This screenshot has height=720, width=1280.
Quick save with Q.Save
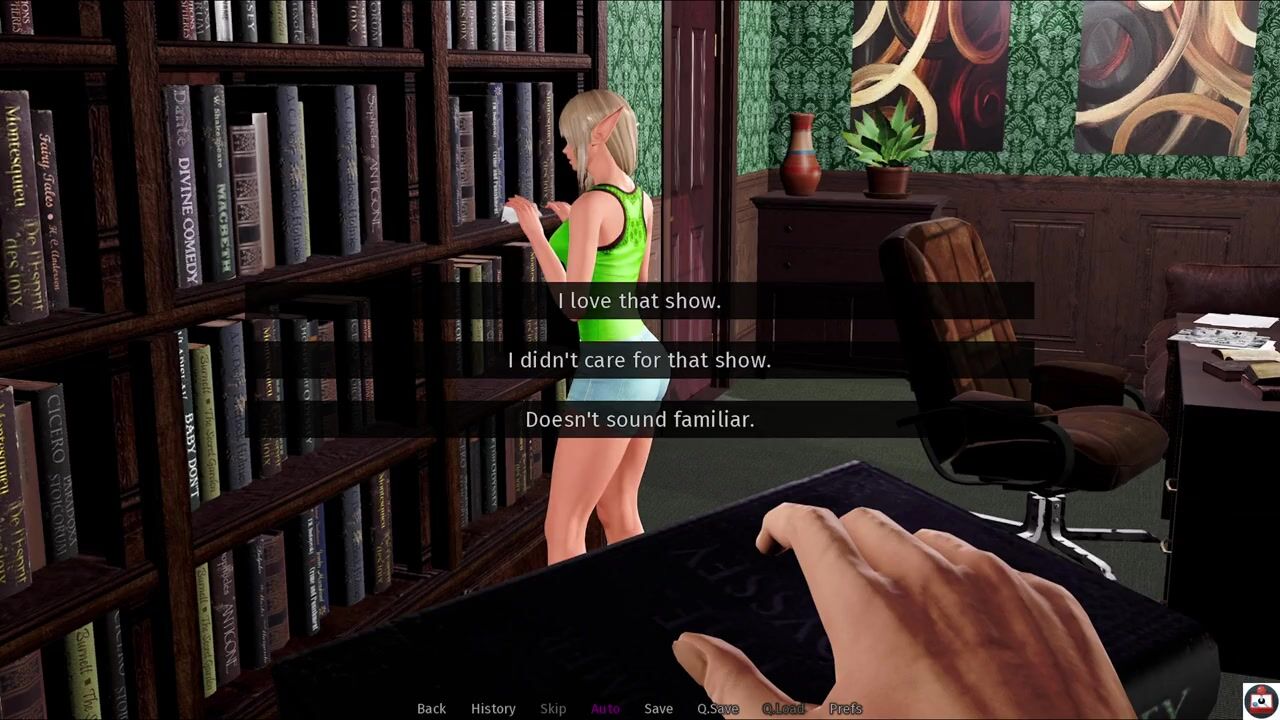pos(718,708)
